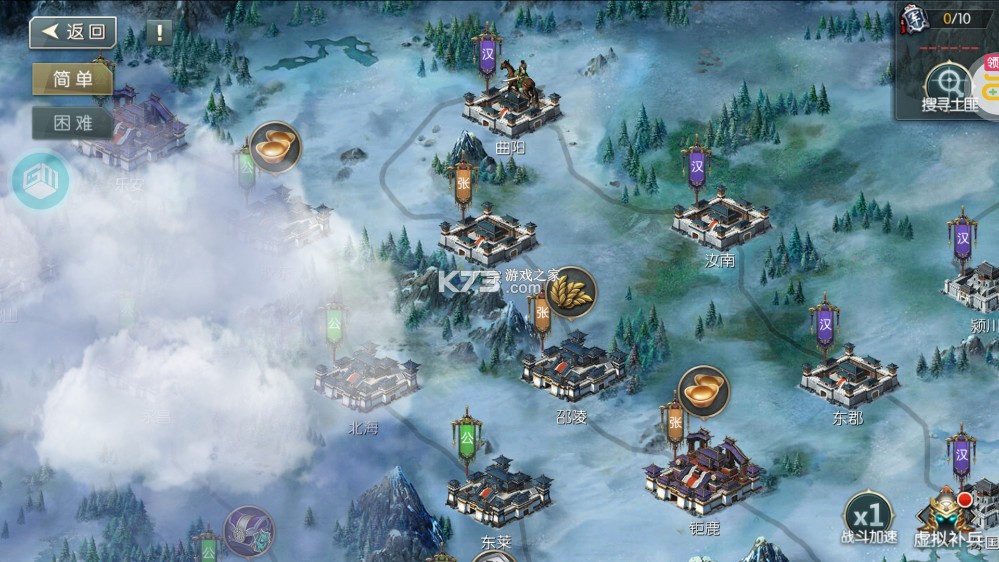The height and width of the screenshot is (562, 999).
Task: Select the 北海 city
Action: (x=366, y=377)
